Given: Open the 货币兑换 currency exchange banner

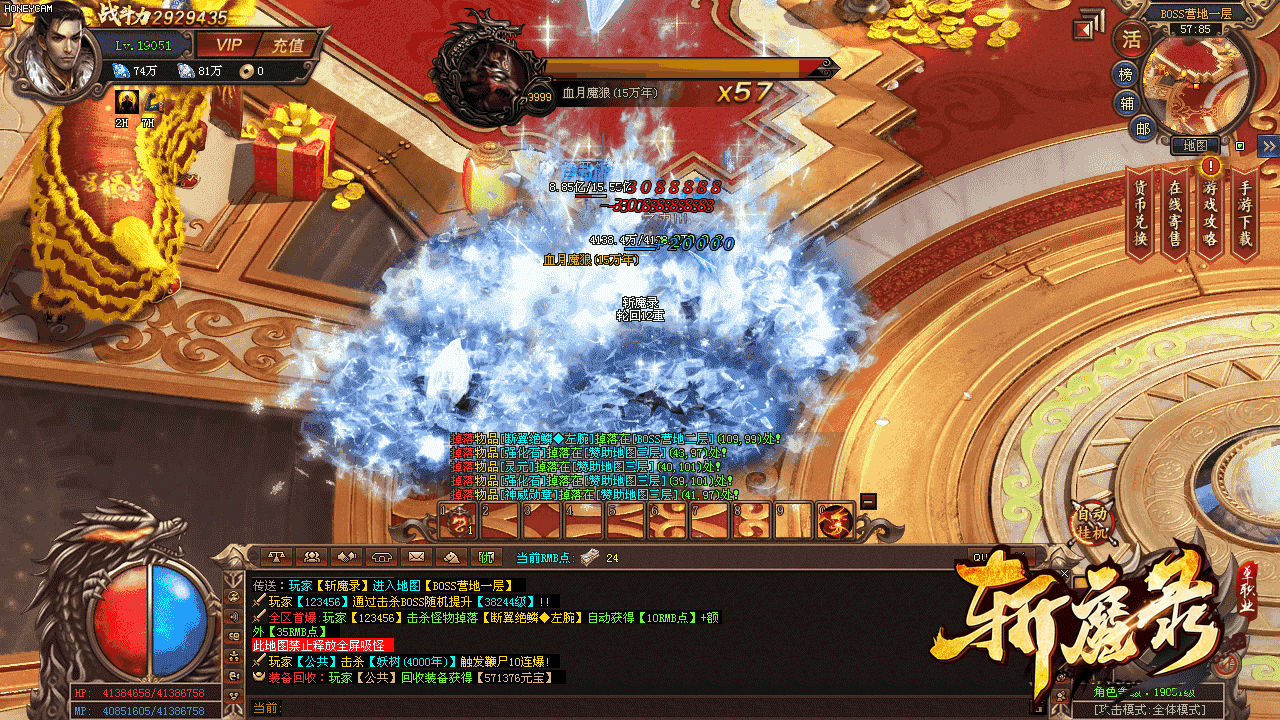Looking at the screenshot, I should pyautogui.click(x=1140, y=213).
